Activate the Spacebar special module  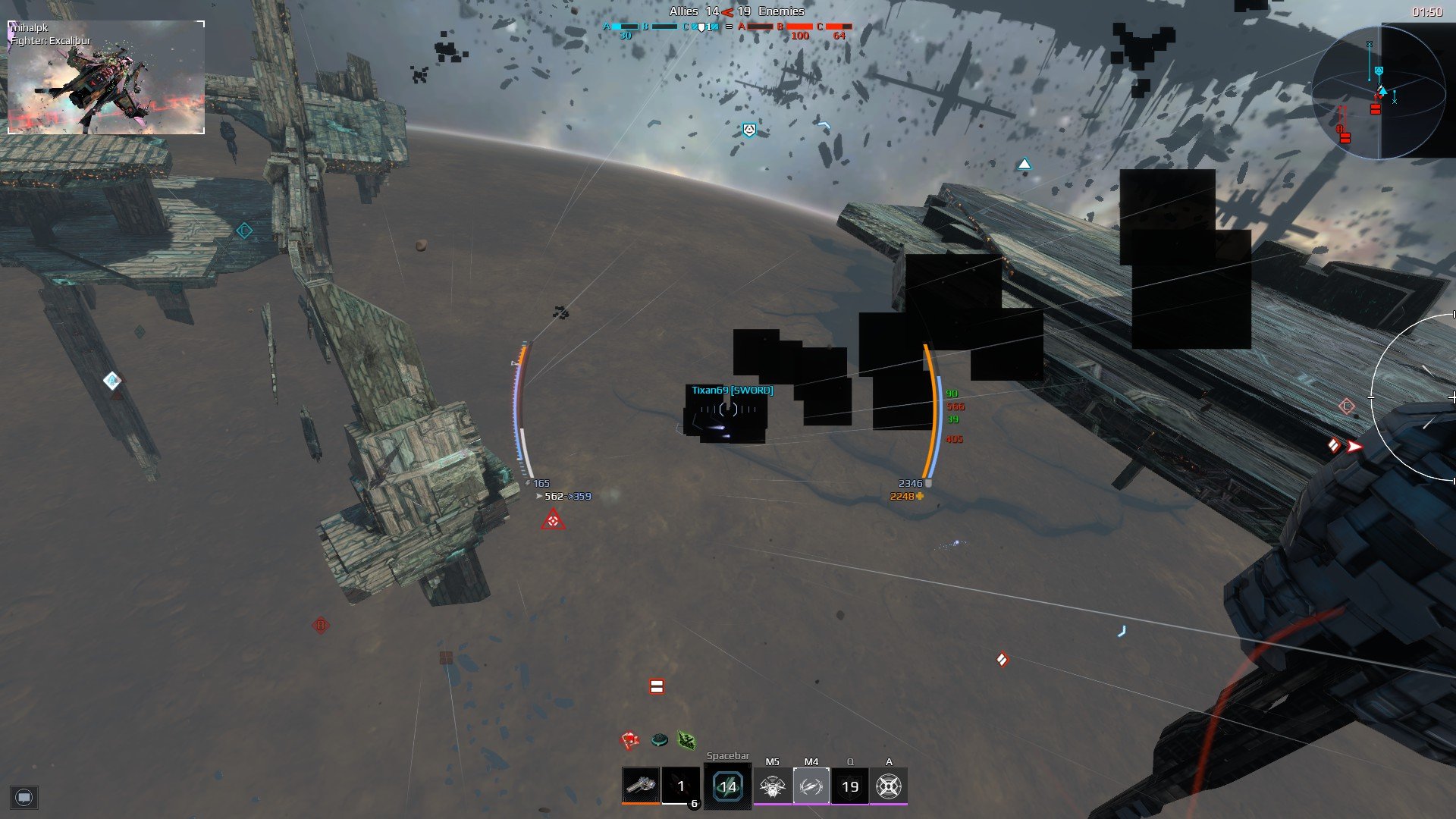click(727, 786)
